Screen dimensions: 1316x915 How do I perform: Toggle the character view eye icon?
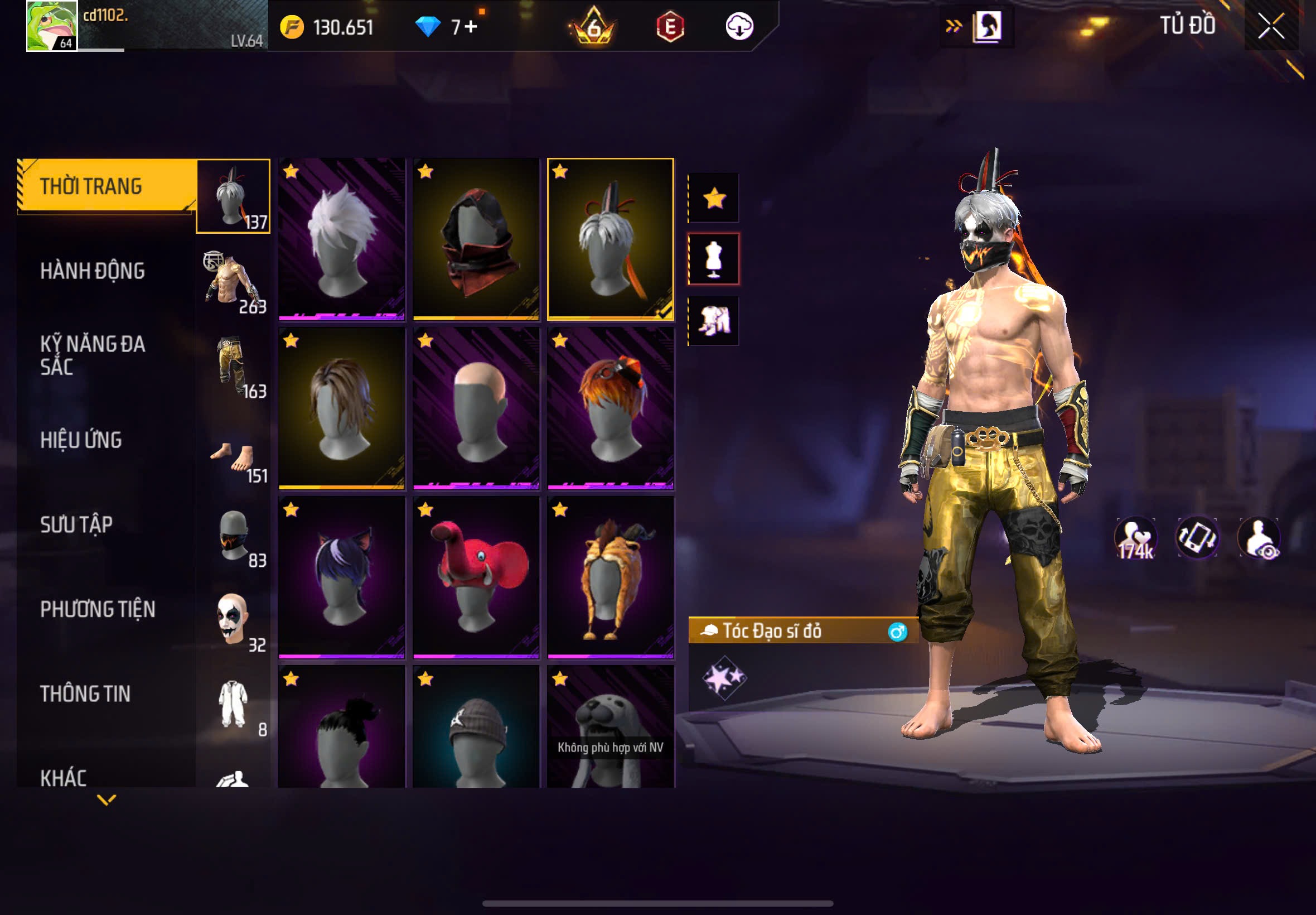pos(1259,537)
